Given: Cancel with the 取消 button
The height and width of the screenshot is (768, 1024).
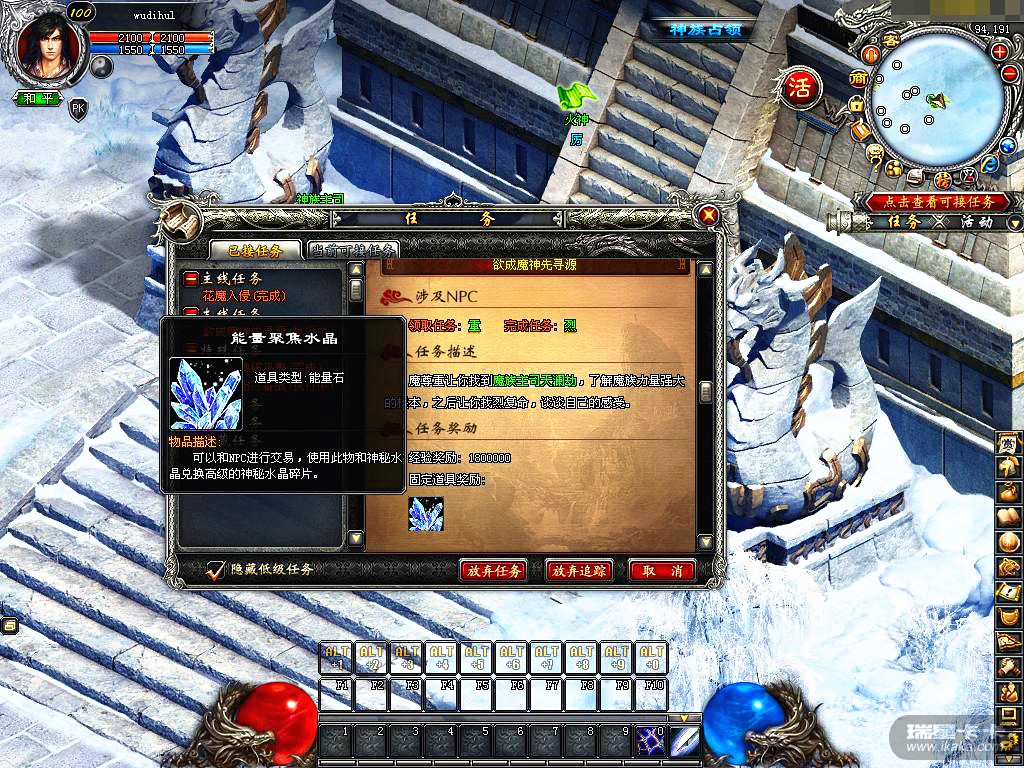Looking at the screenshot, I should 662,571.
